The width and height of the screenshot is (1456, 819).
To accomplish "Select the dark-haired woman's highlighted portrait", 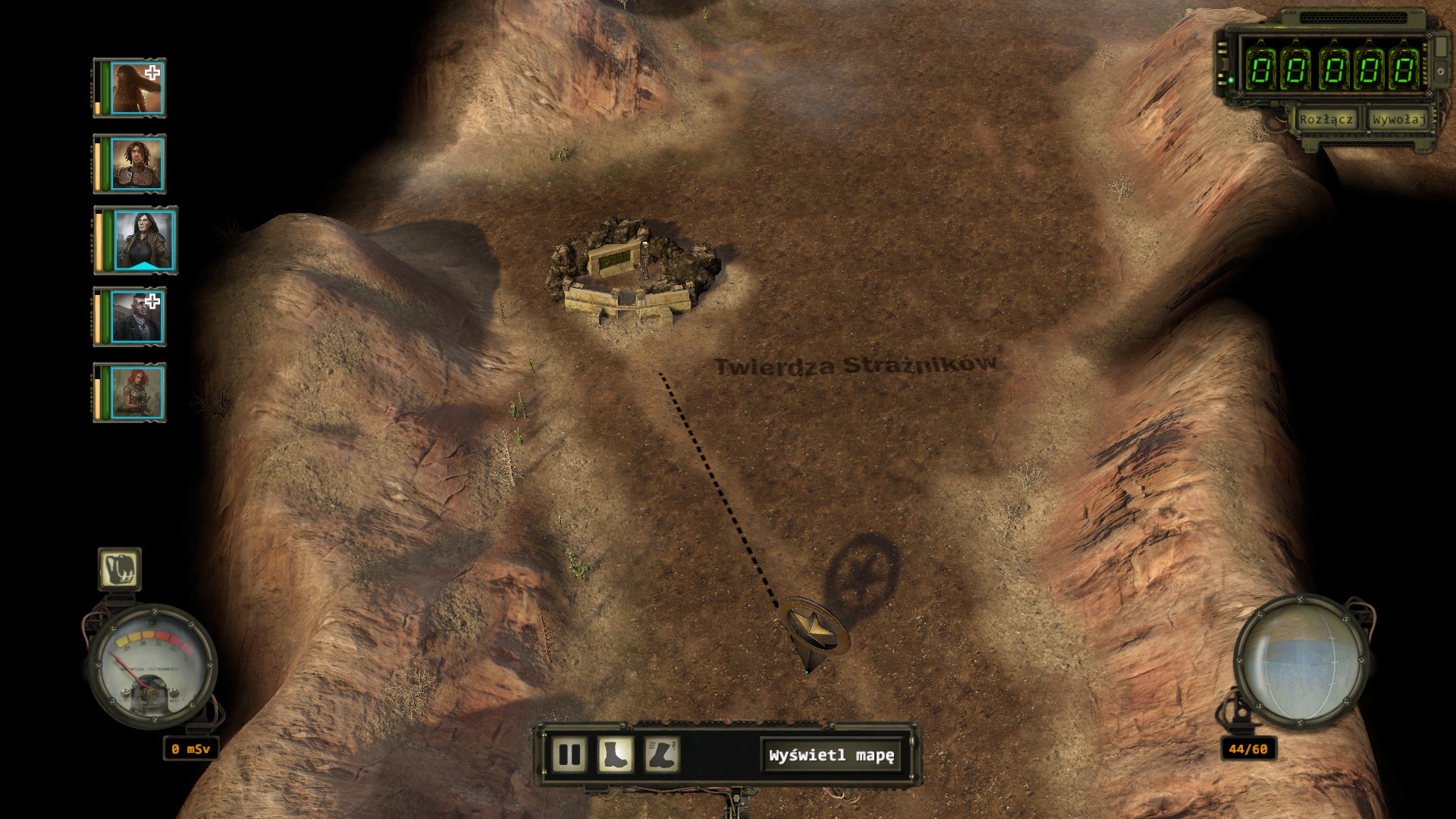I will [143, 240].
